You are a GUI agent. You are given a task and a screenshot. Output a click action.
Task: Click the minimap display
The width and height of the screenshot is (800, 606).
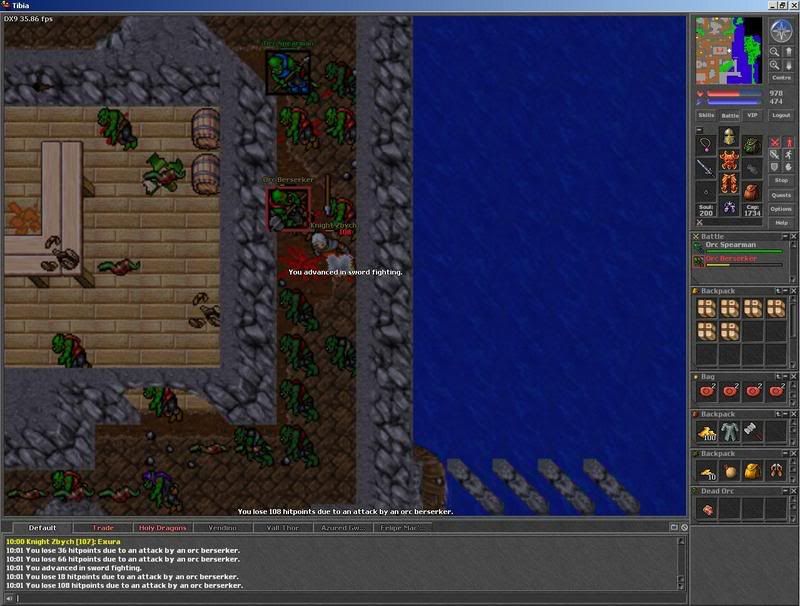point(729,49)
